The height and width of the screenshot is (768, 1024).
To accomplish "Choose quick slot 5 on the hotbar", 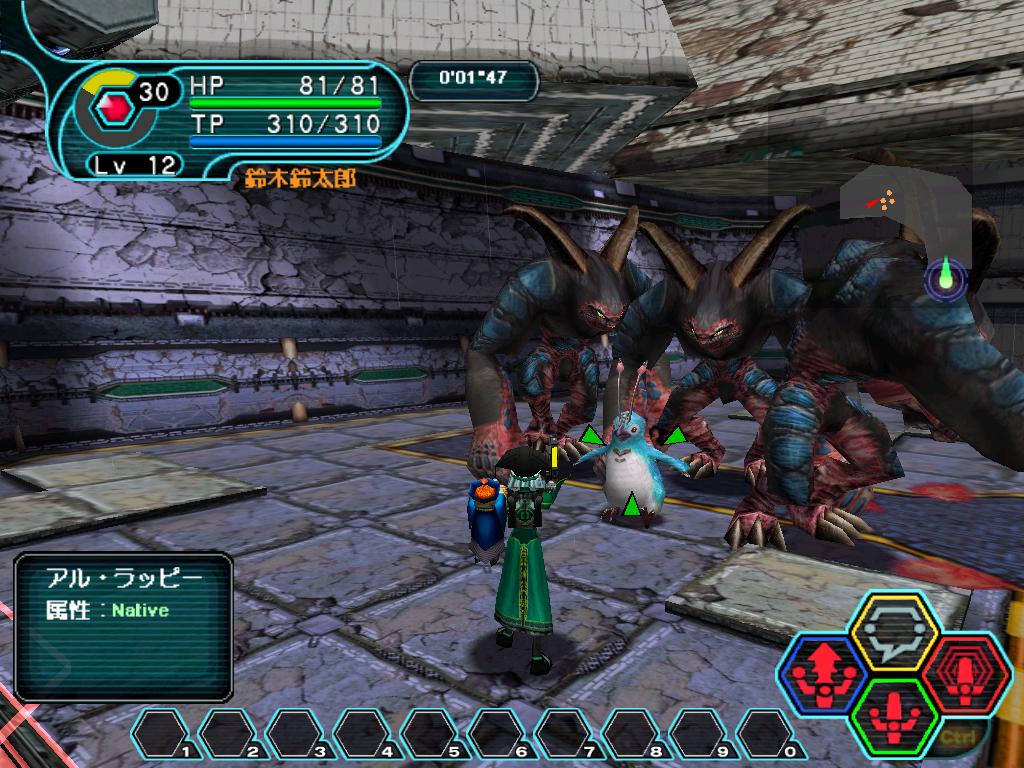I will 432,734.
